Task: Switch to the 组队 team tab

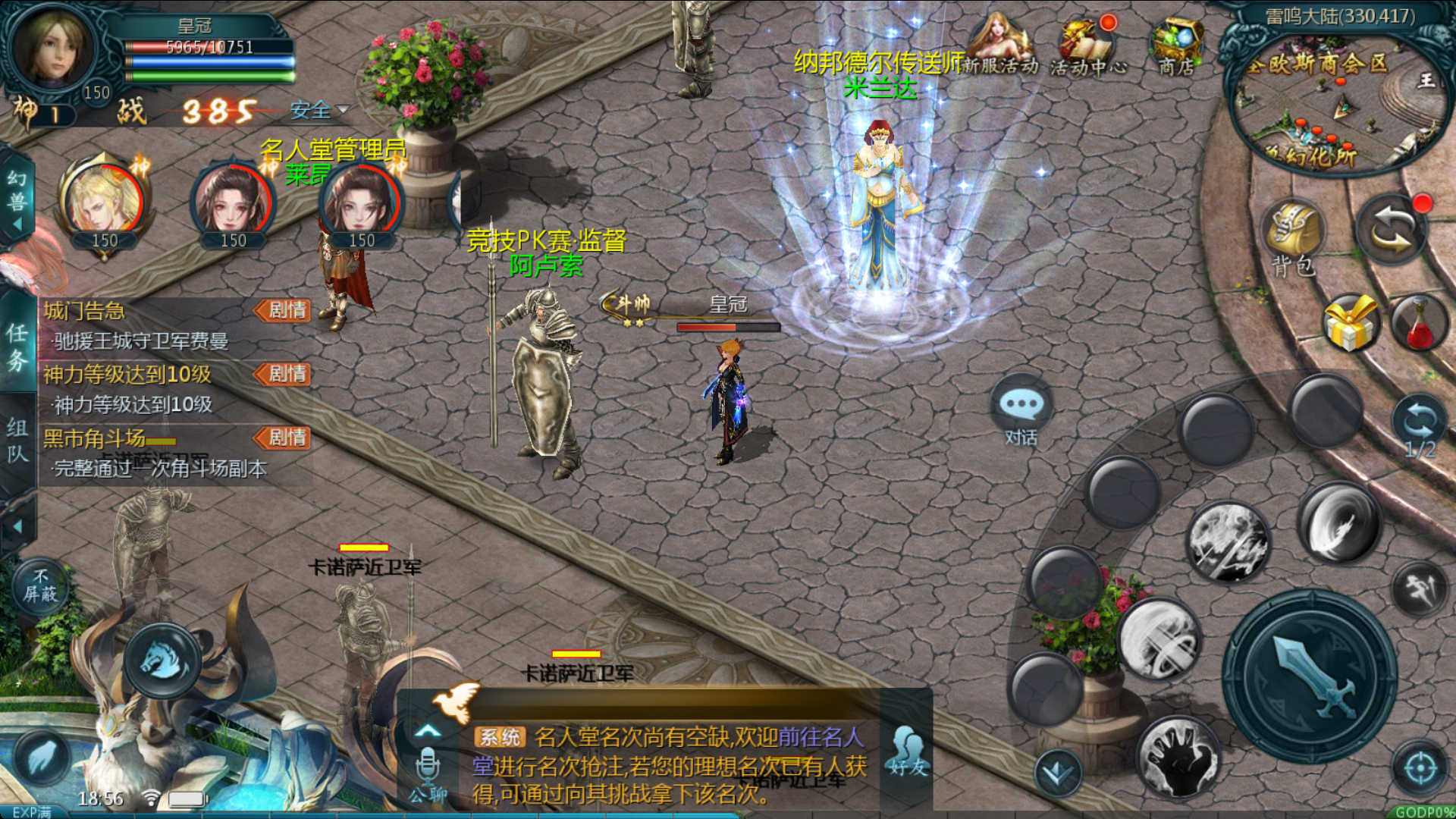Action: [18, 441]
